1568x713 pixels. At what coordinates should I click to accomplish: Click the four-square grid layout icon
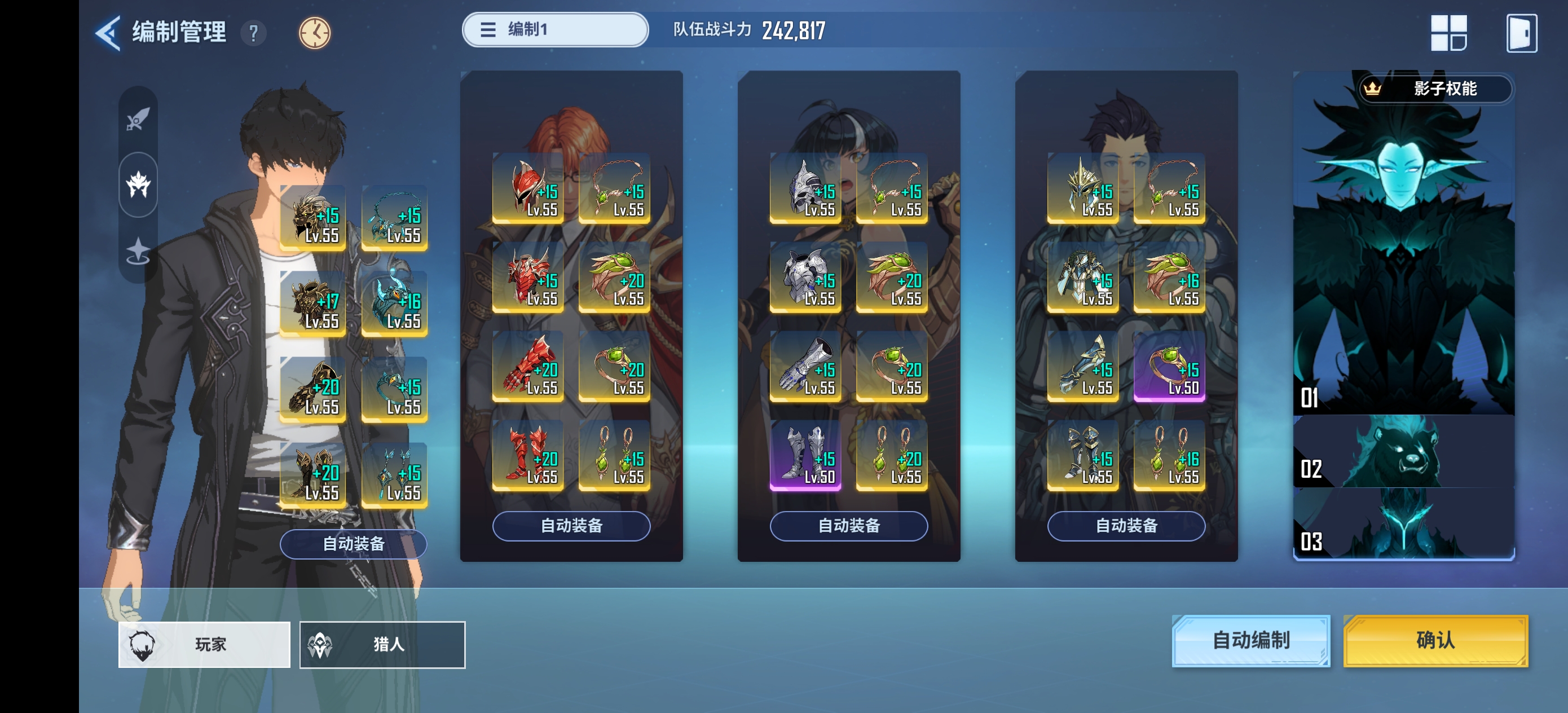(x=1448, y=33)
